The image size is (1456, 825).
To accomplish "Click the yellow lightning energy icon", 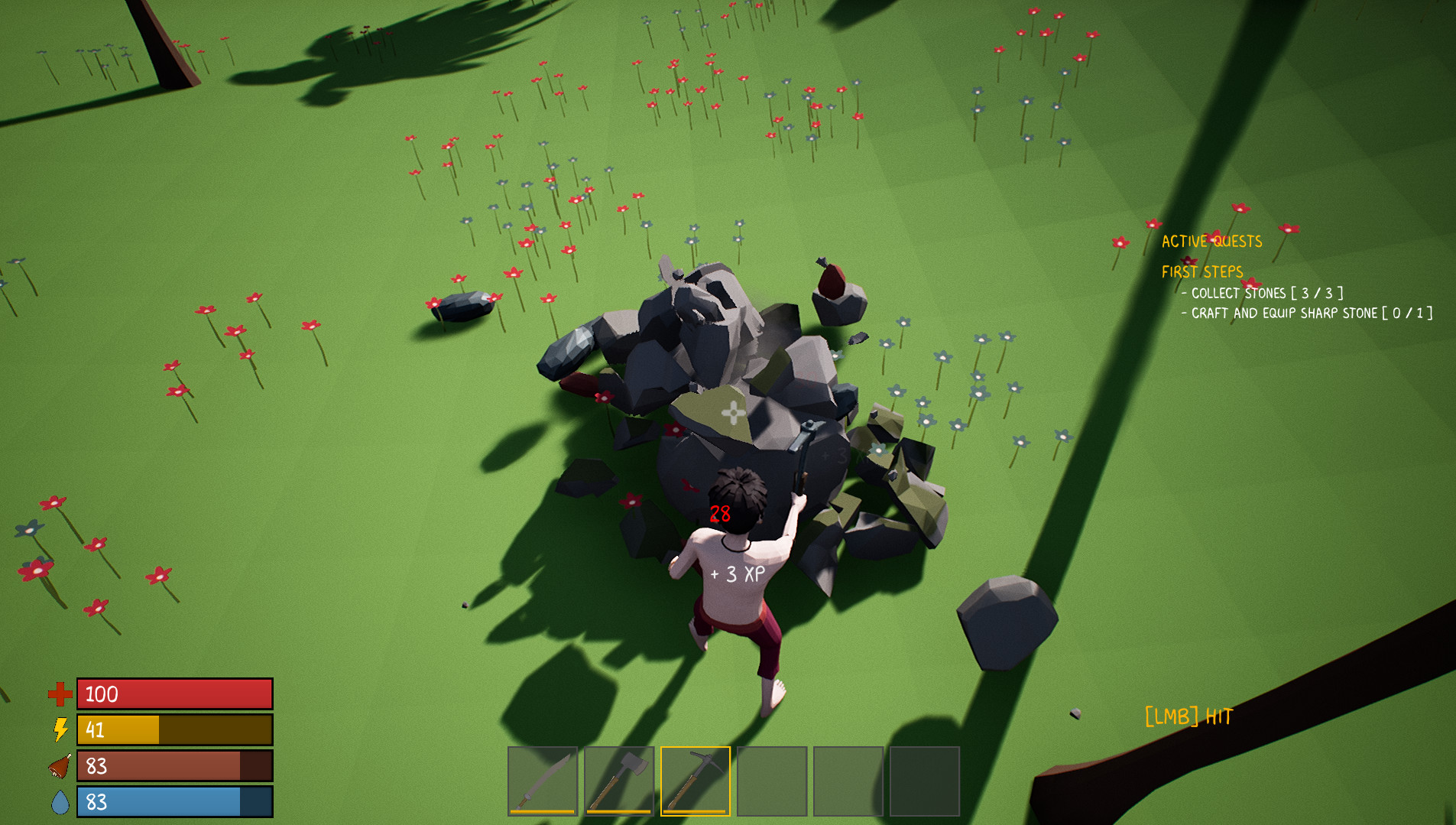I will [60, 730].
